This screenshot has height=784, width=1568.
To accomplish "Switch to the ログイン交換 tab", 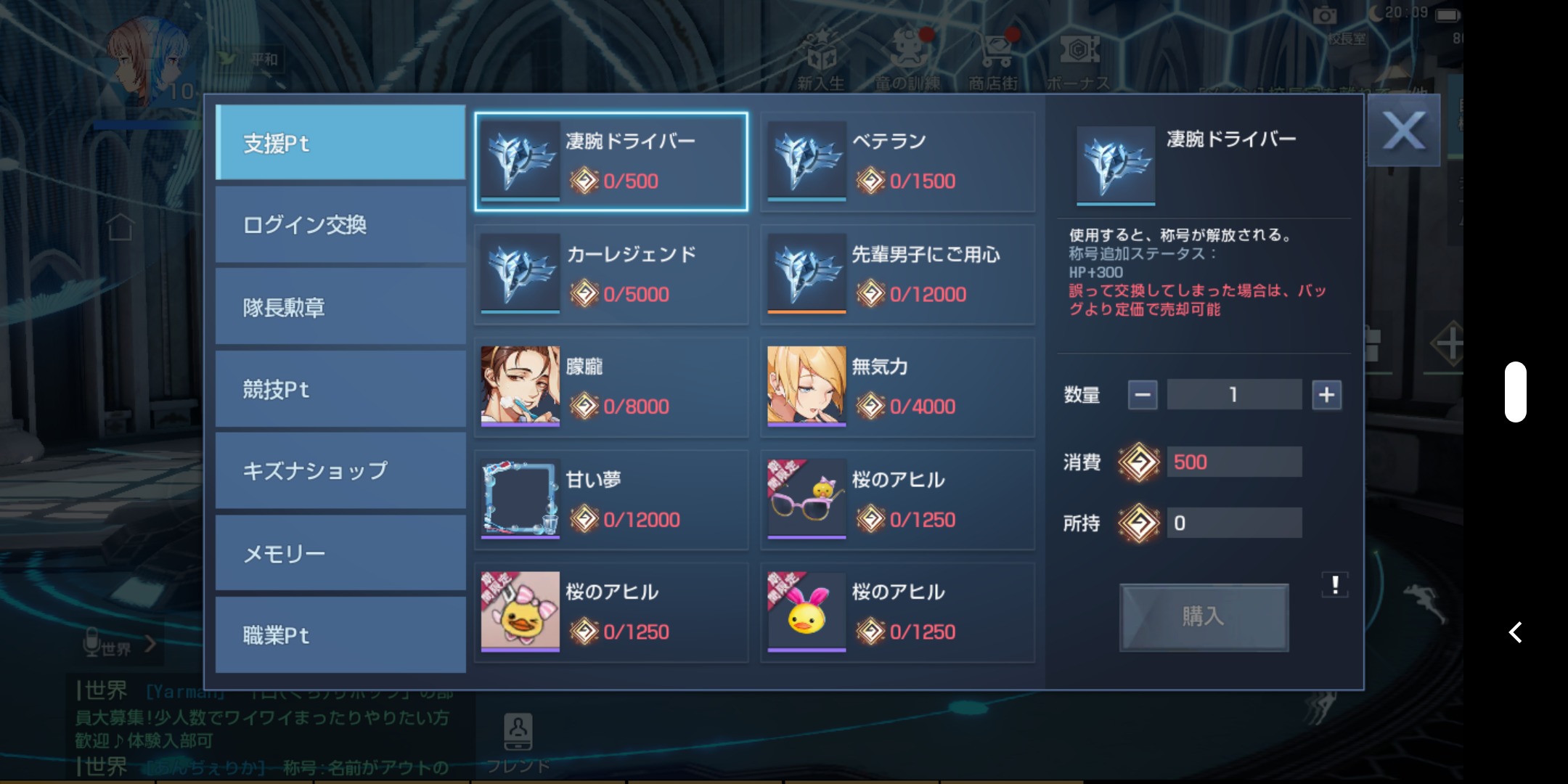I will (340, 225).
